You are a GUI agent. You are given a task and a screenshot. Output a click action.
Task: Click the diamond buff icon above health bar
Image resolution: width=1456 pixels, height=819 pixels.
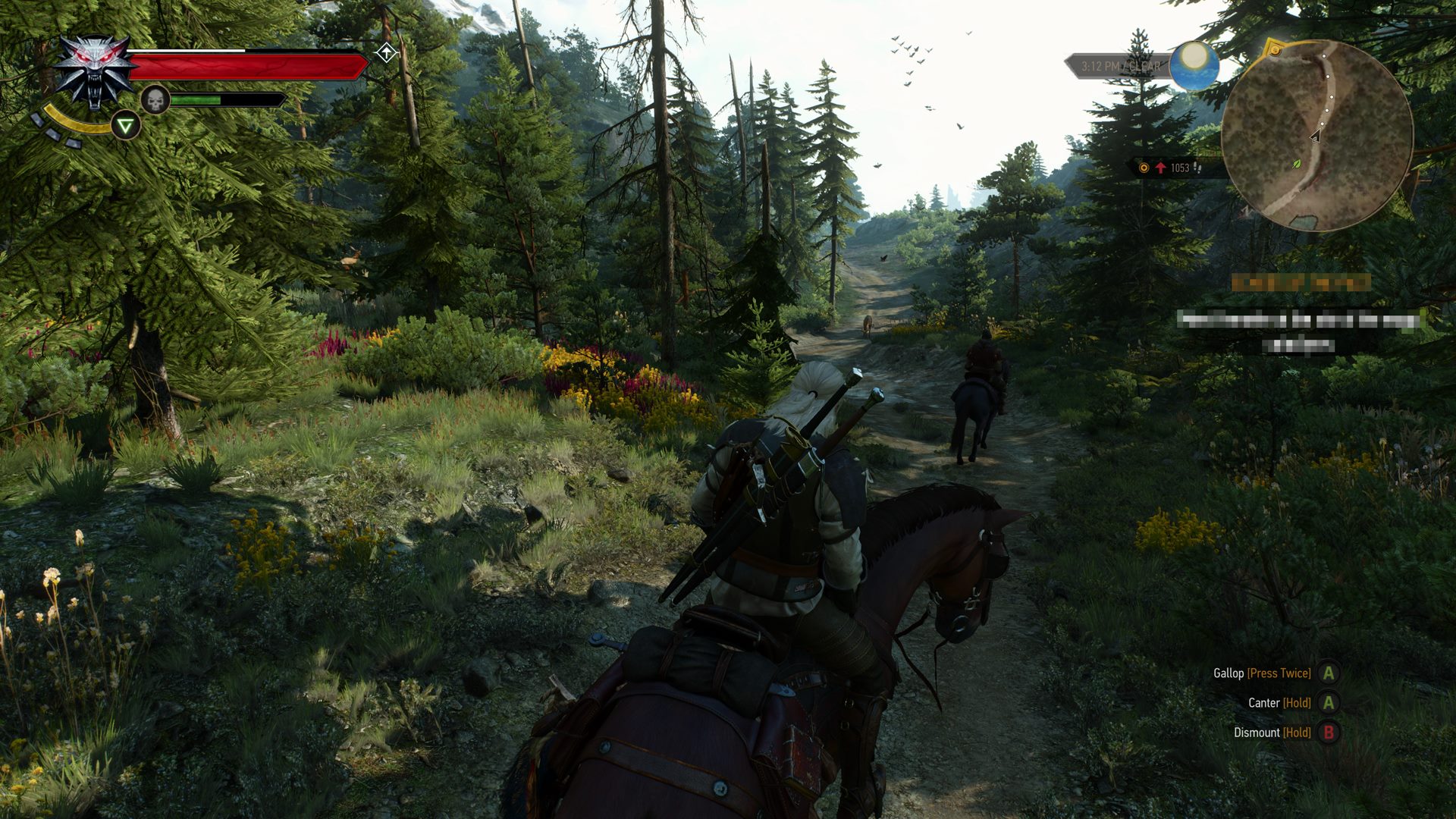pyautogui.click(x=387, y=53)
